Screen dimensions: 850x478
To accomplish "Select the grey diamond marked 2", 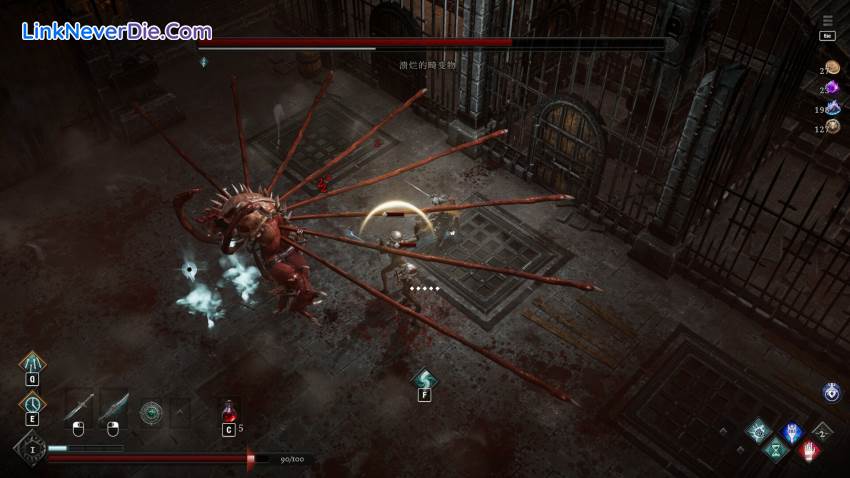I will (823, 431).
